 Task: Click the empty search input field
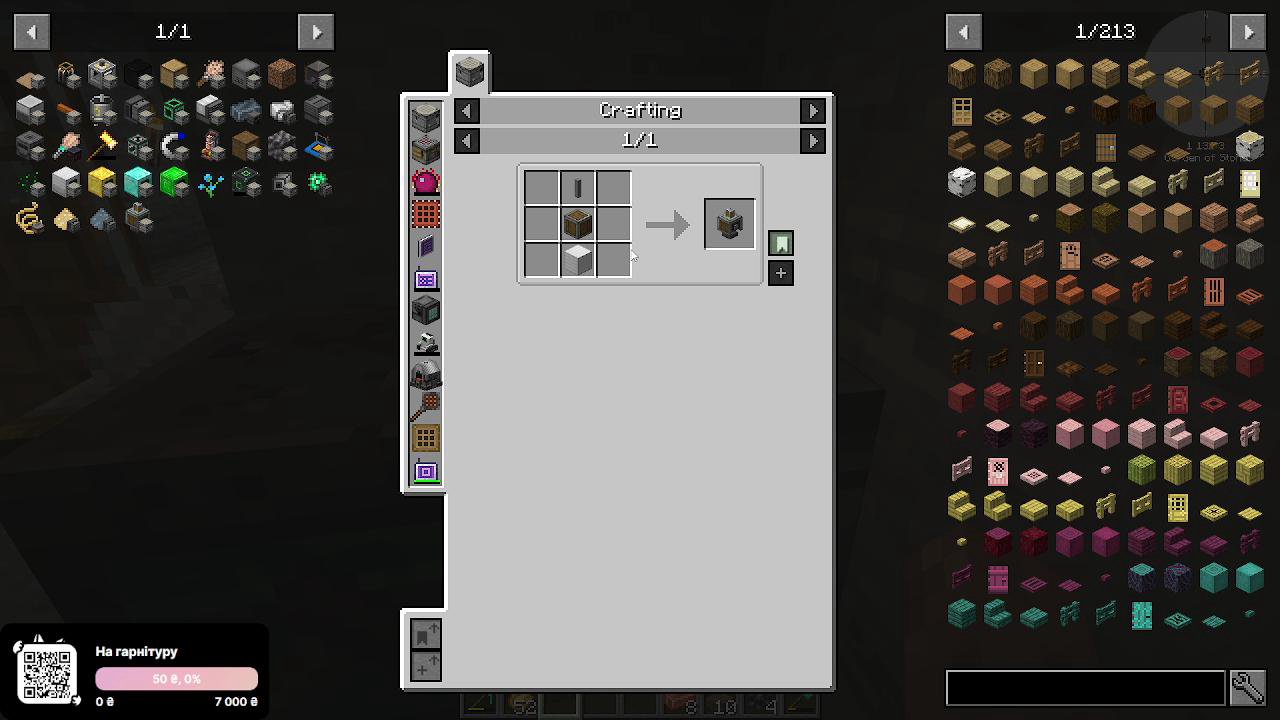pyautogui.click(x=1085, y=687)
